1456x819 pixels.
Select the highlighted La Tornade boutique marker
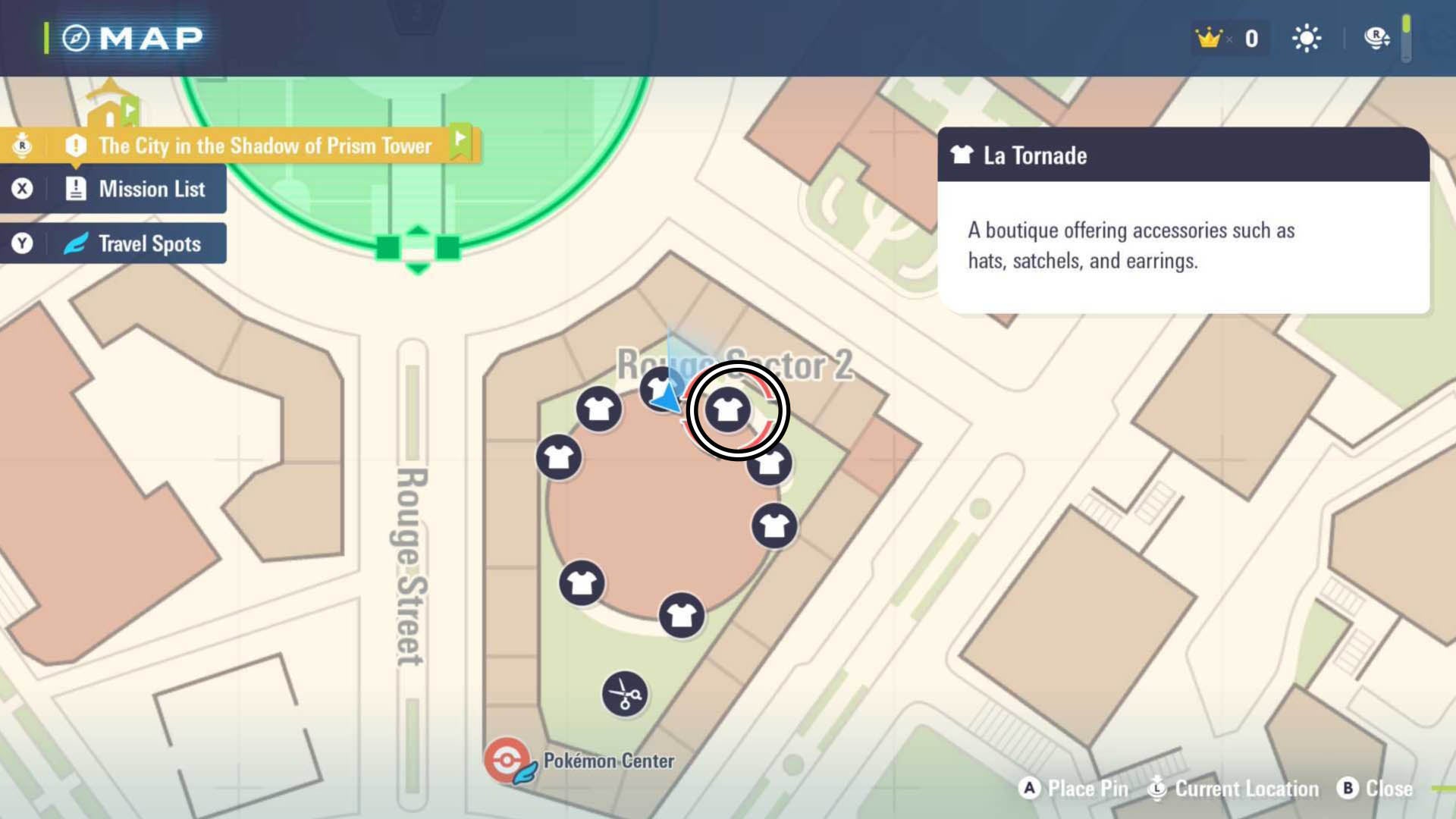(730, 410)
